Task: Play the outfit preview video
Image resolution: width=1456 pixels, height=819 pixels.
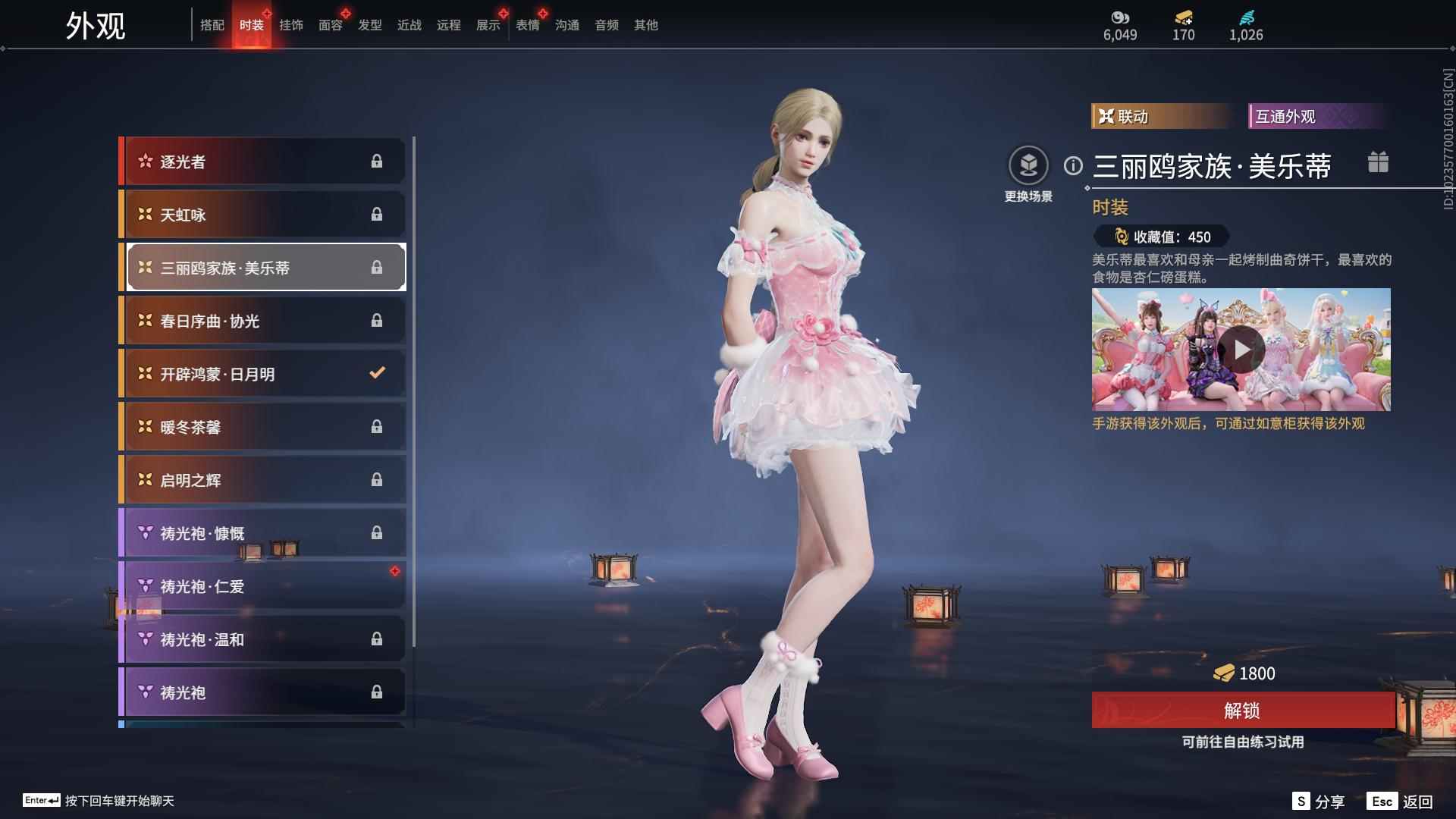Action: pyautogui.click(x=1241, y=350)
